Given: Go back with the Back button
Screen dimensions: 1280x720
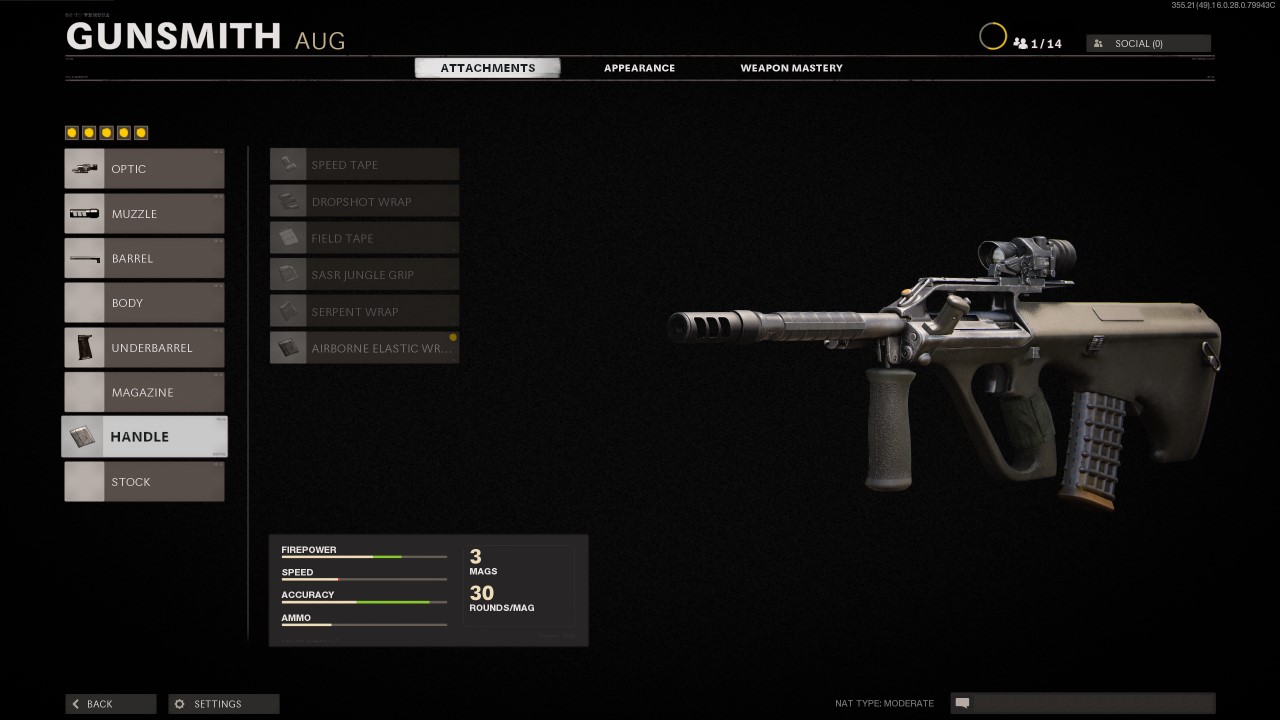Looking at the screenshot, I should coord(110,704).
